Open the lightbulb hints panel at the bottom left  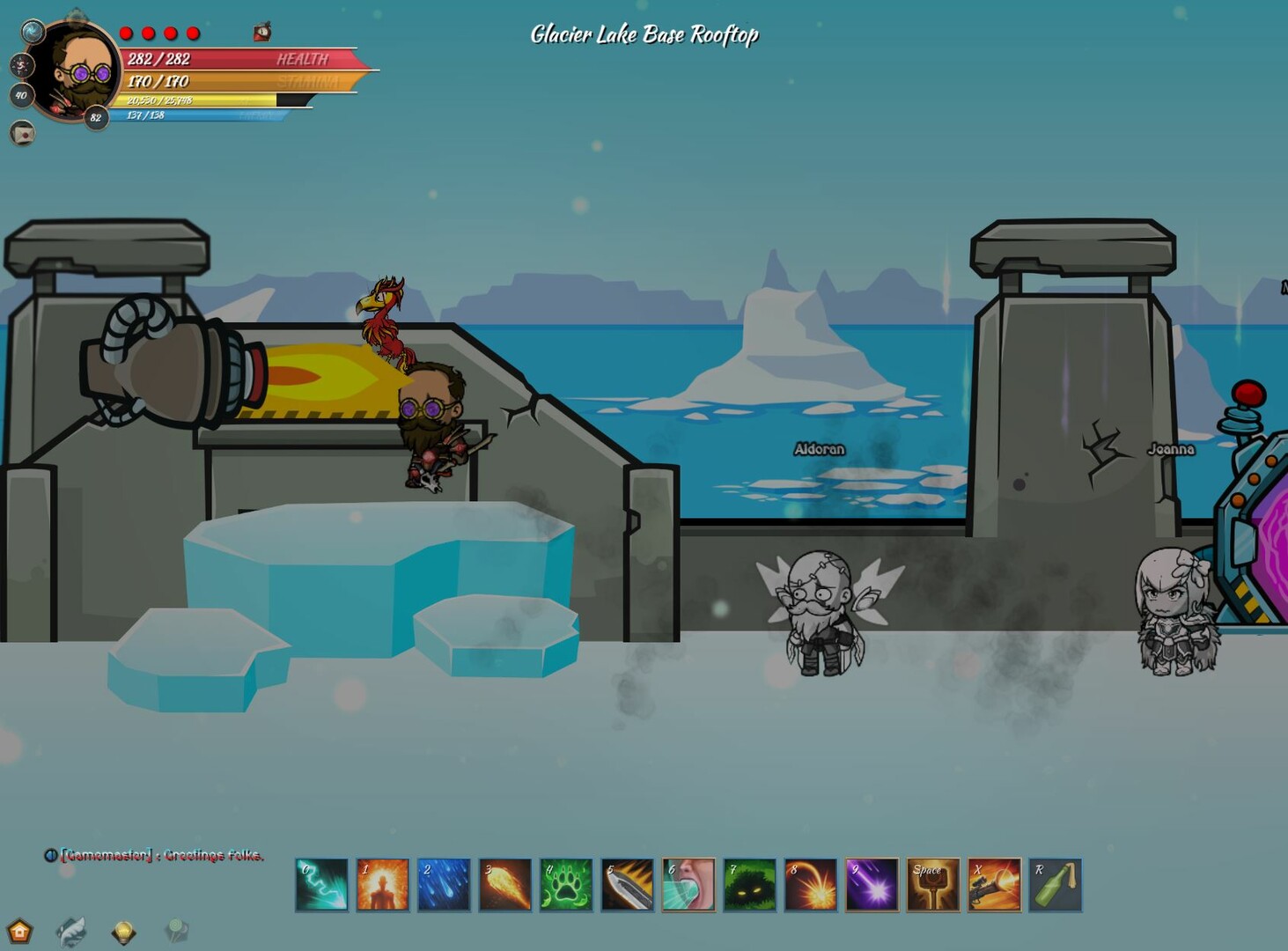[x=123, y=930]
